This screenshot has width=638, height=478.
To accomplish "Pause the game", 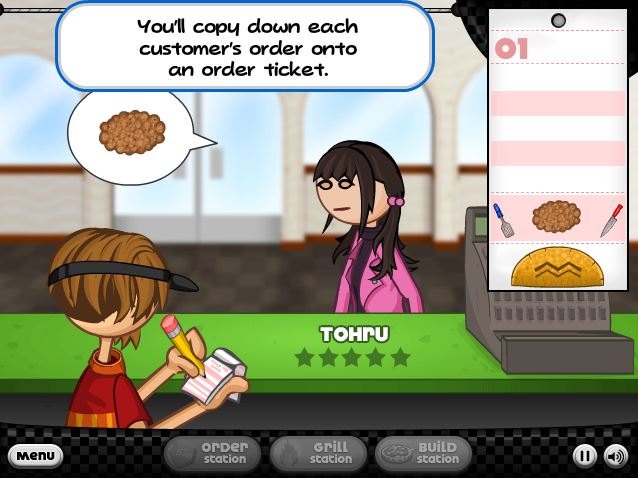I will coord(585,456).
